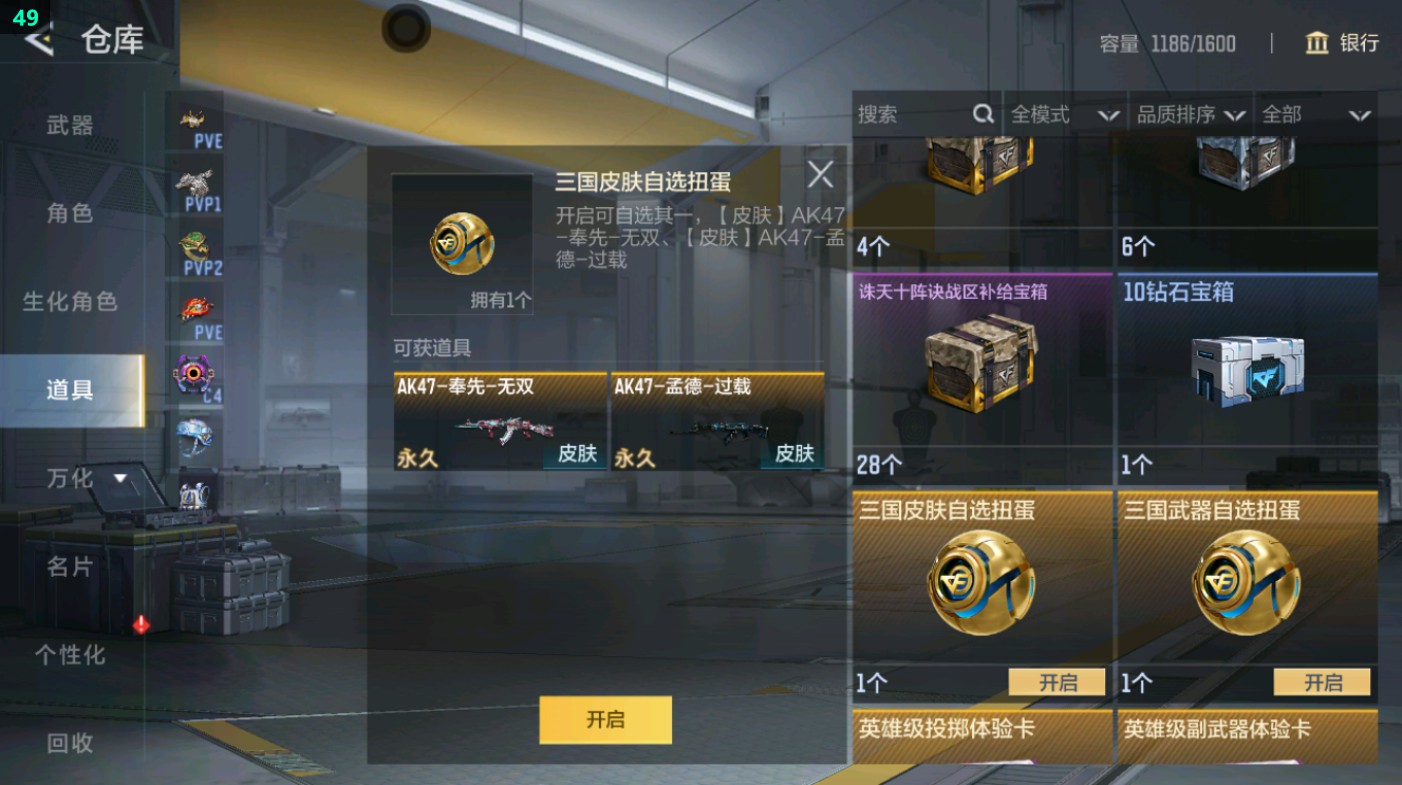Click 开启 next to 三国武器自选扭蛋
The height and width of the screenshot is (785, 1402).
click(x=1321, y=681)
